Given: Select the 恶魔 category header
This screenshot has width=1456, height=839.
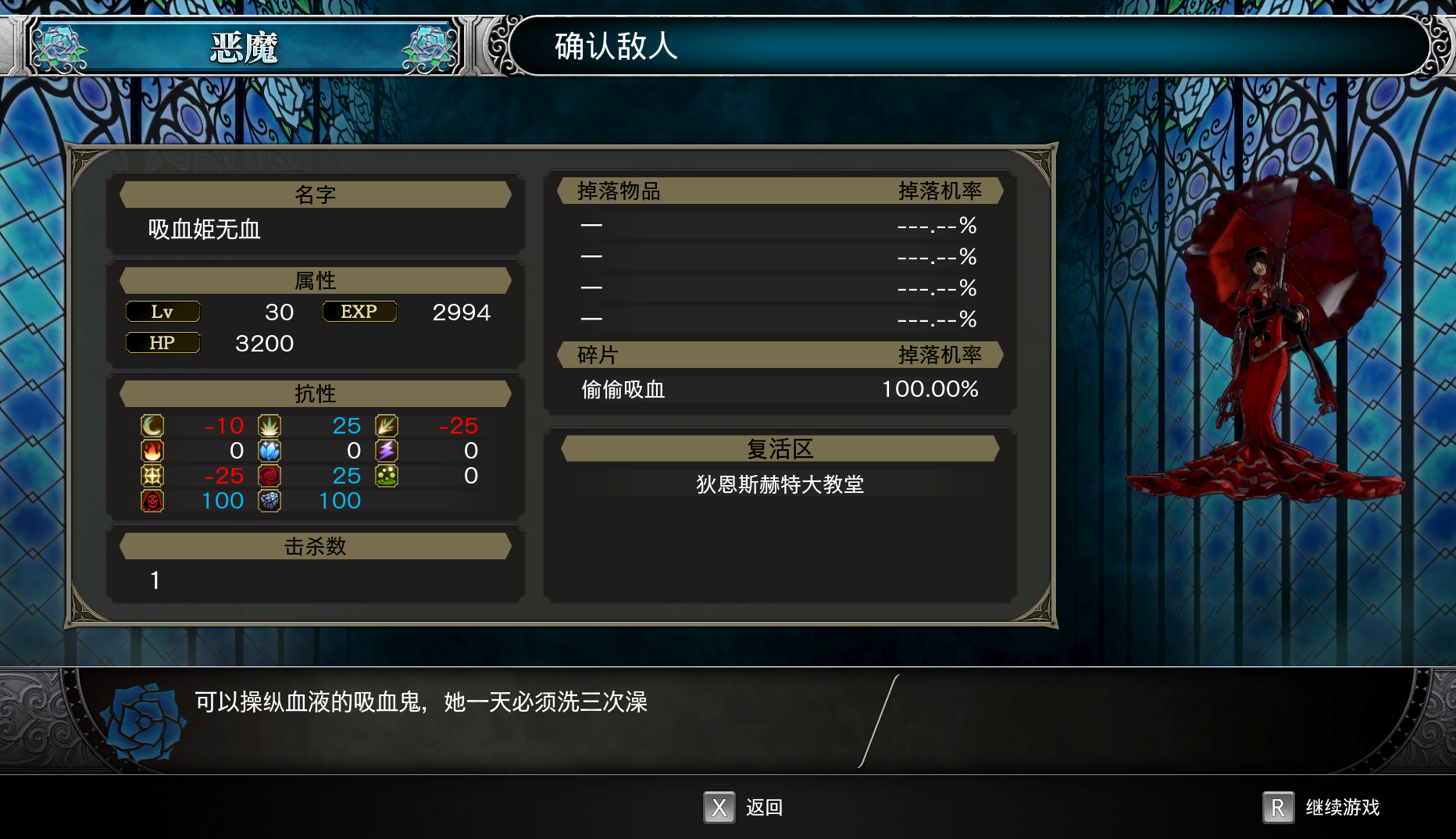Looking at the screenshot, I should coord(244,48).
